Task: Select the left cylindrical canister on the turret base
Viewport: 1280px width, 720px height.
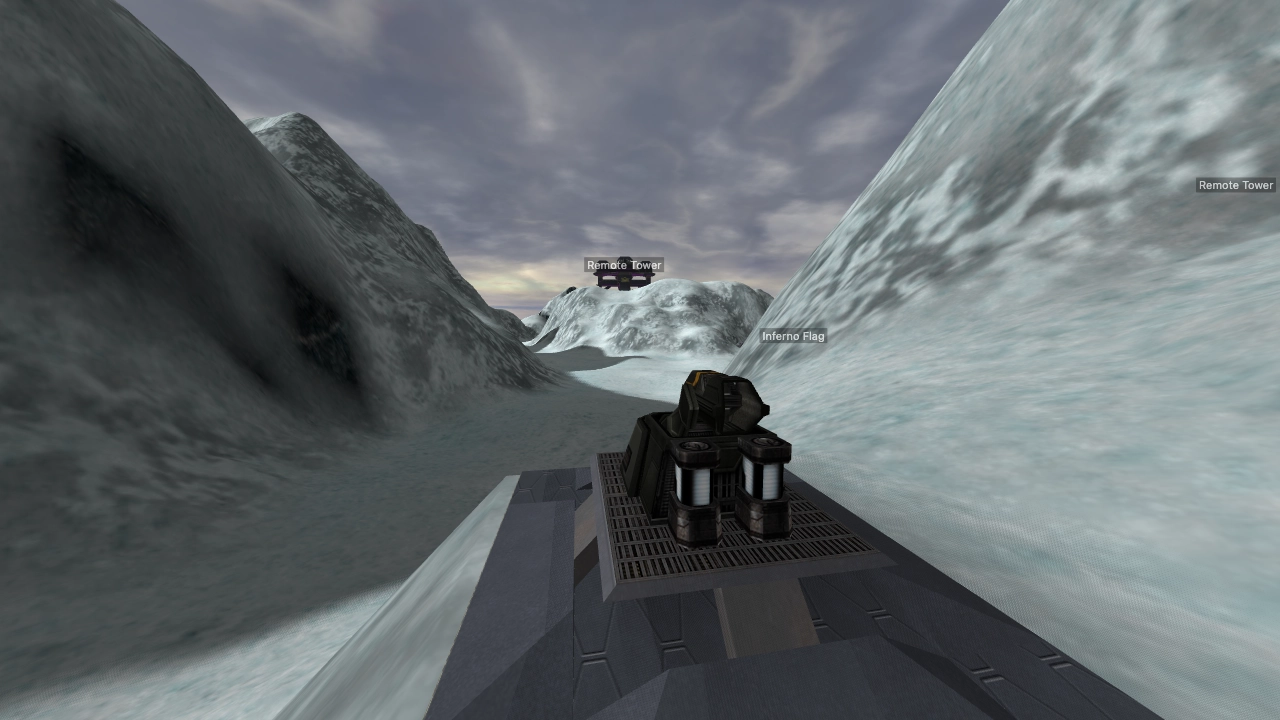Action: [x=695, y=480]
